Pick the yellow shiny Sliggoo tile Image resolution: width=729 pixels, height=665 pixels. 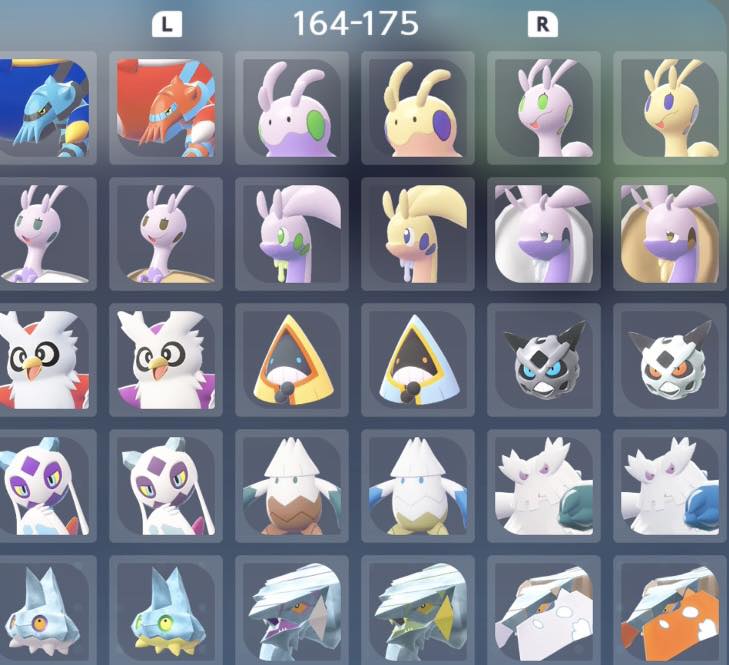tap(669, 108)
